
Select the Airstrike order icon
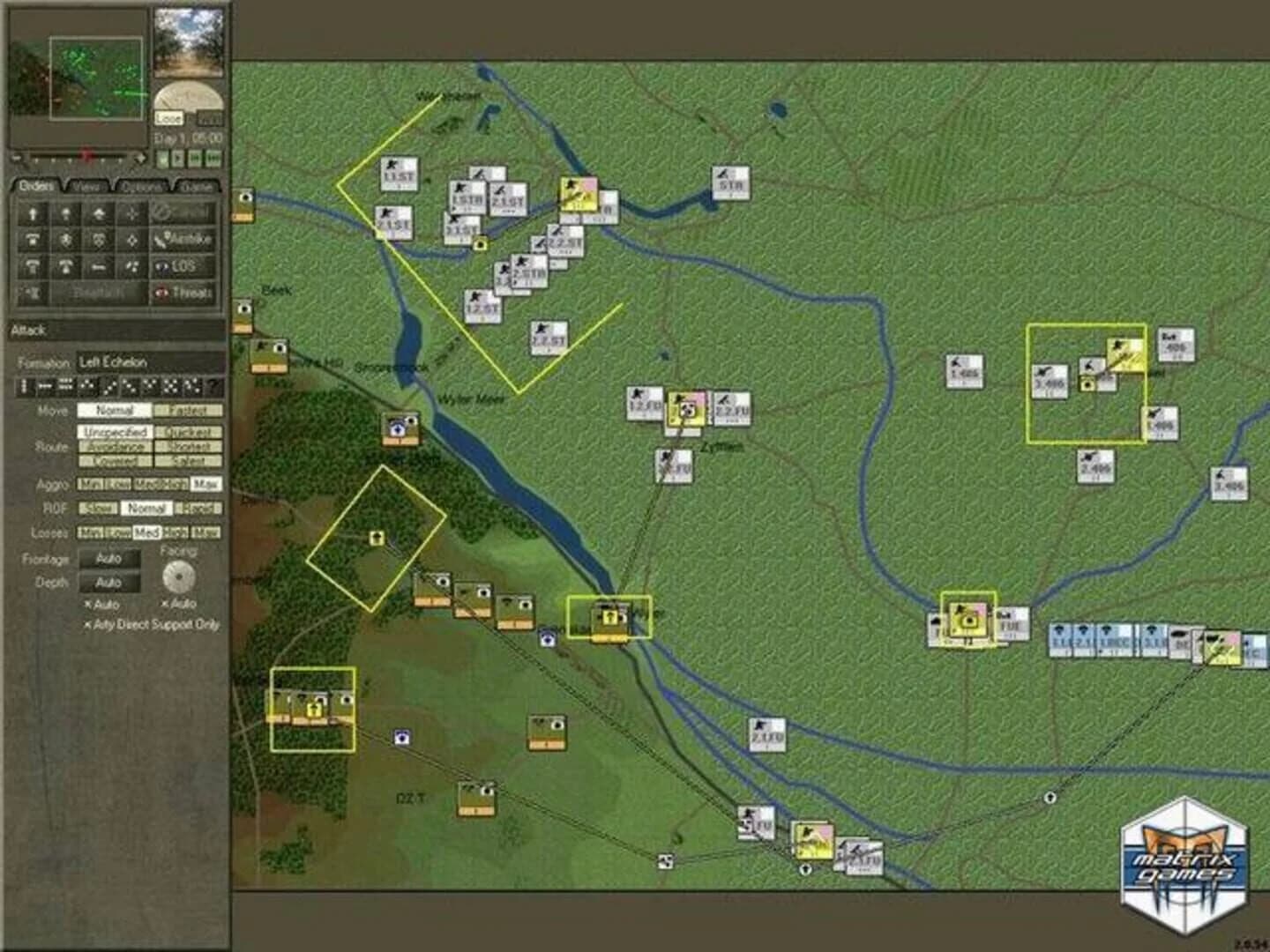(183, 240)
